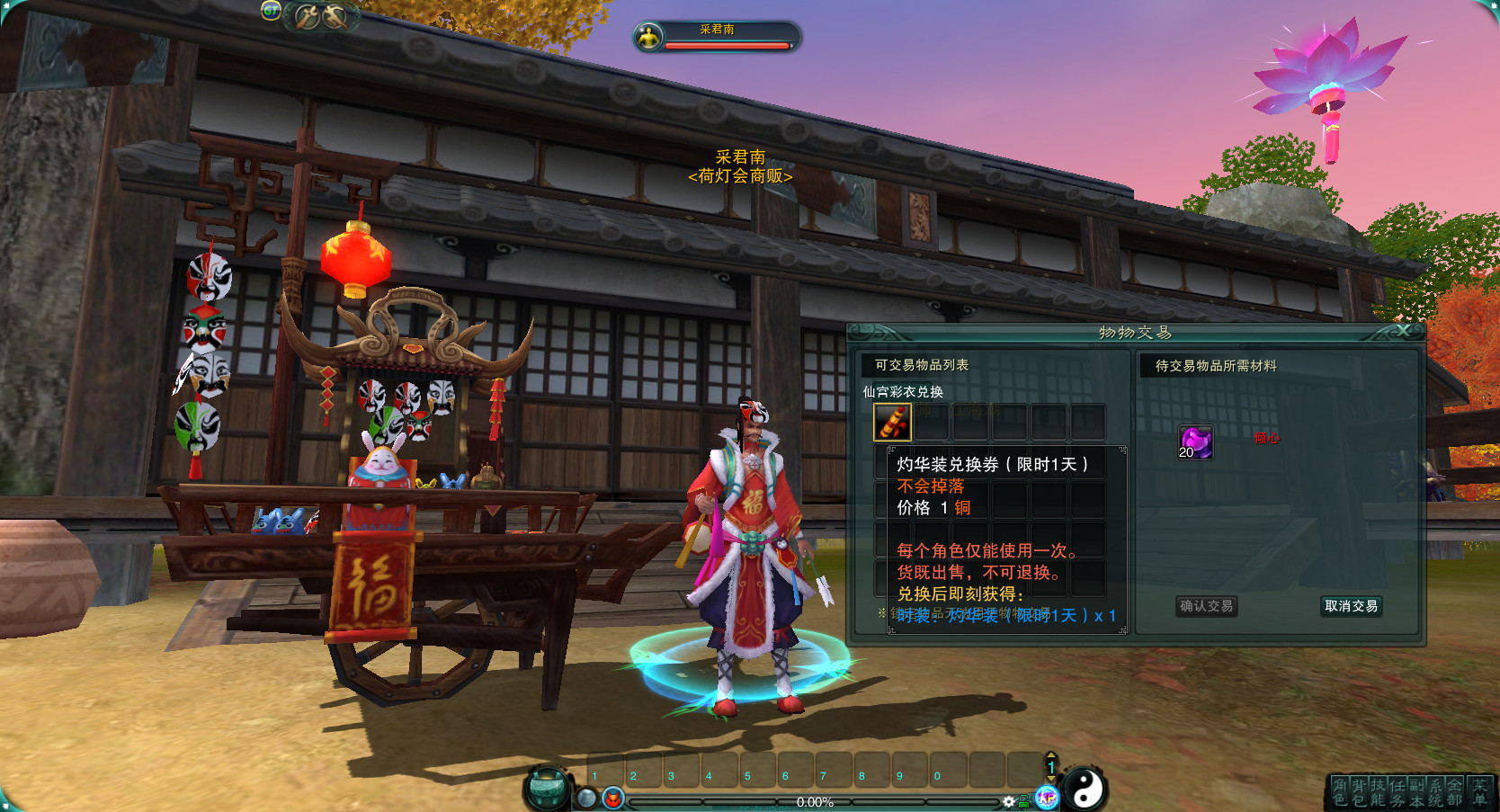The height and width of the screenshot is (812, 1500).
Task: Cancel the trade with 取消交易
Action: (x=1351, y=606)
